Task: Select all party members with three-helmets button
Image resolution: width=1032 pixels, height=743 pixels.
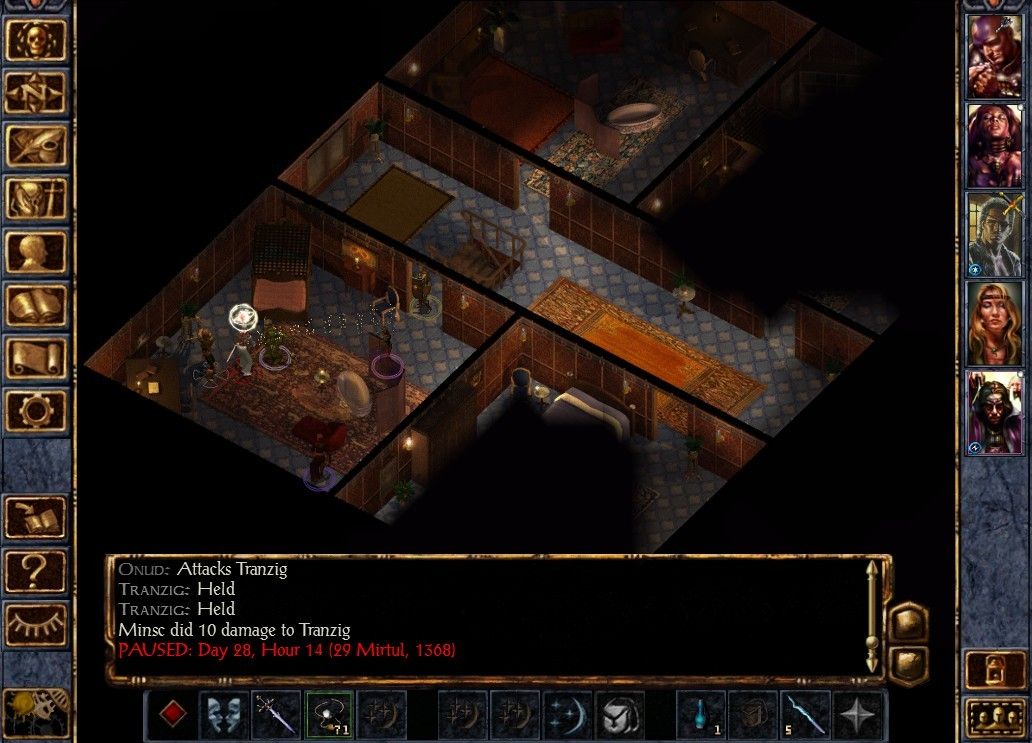Action: pos(992,718)
